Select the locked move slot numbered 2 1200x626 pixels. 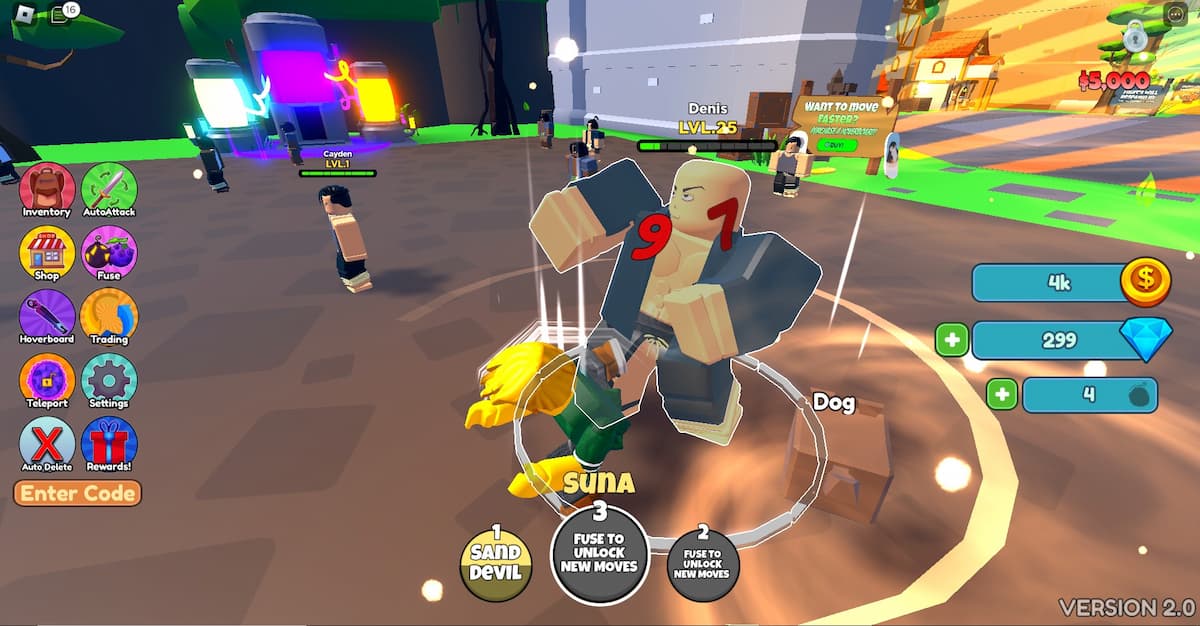(703, 563)
